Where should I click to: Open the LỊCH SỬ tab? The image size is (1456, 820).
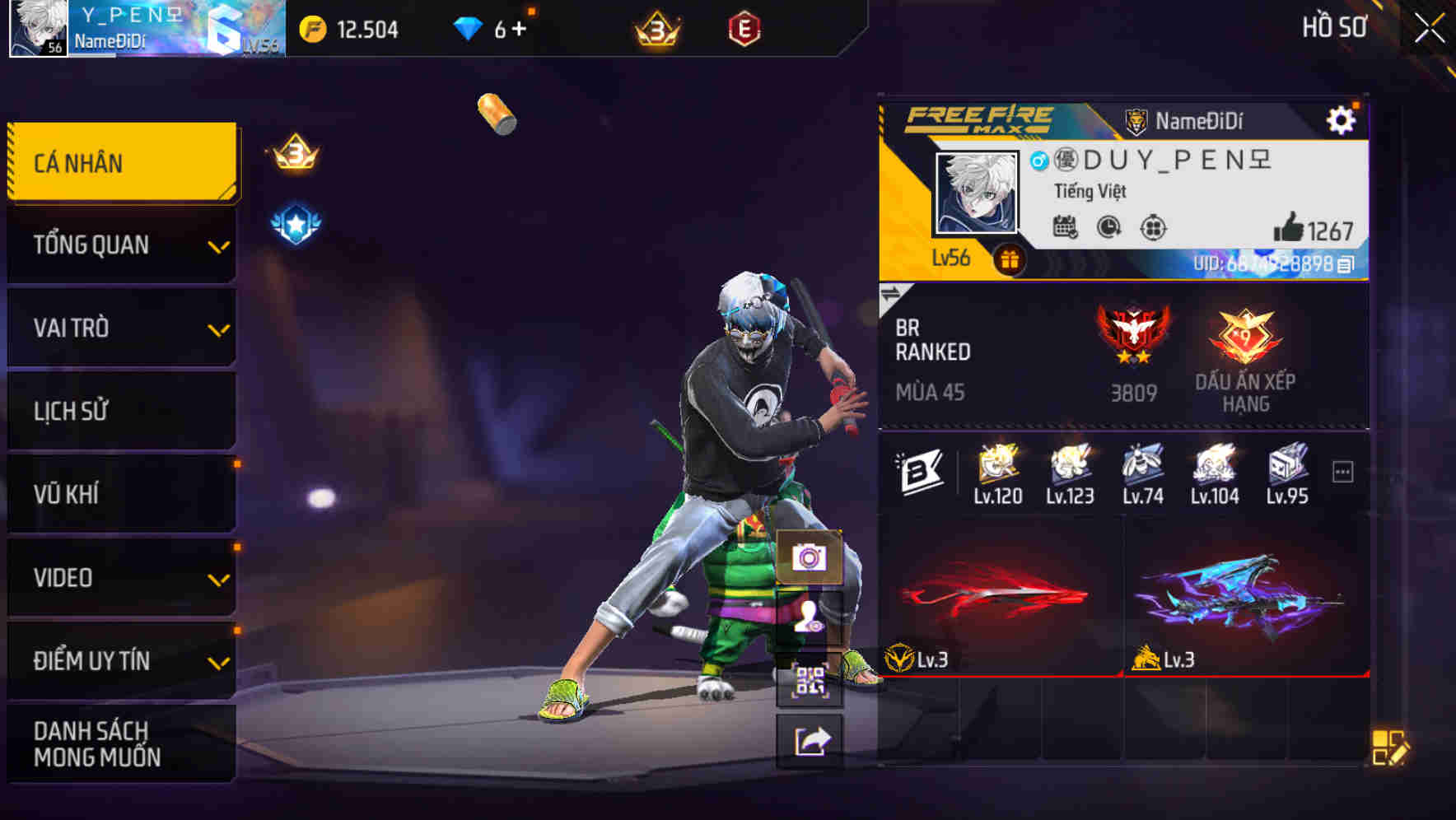(x=120, y=410)
